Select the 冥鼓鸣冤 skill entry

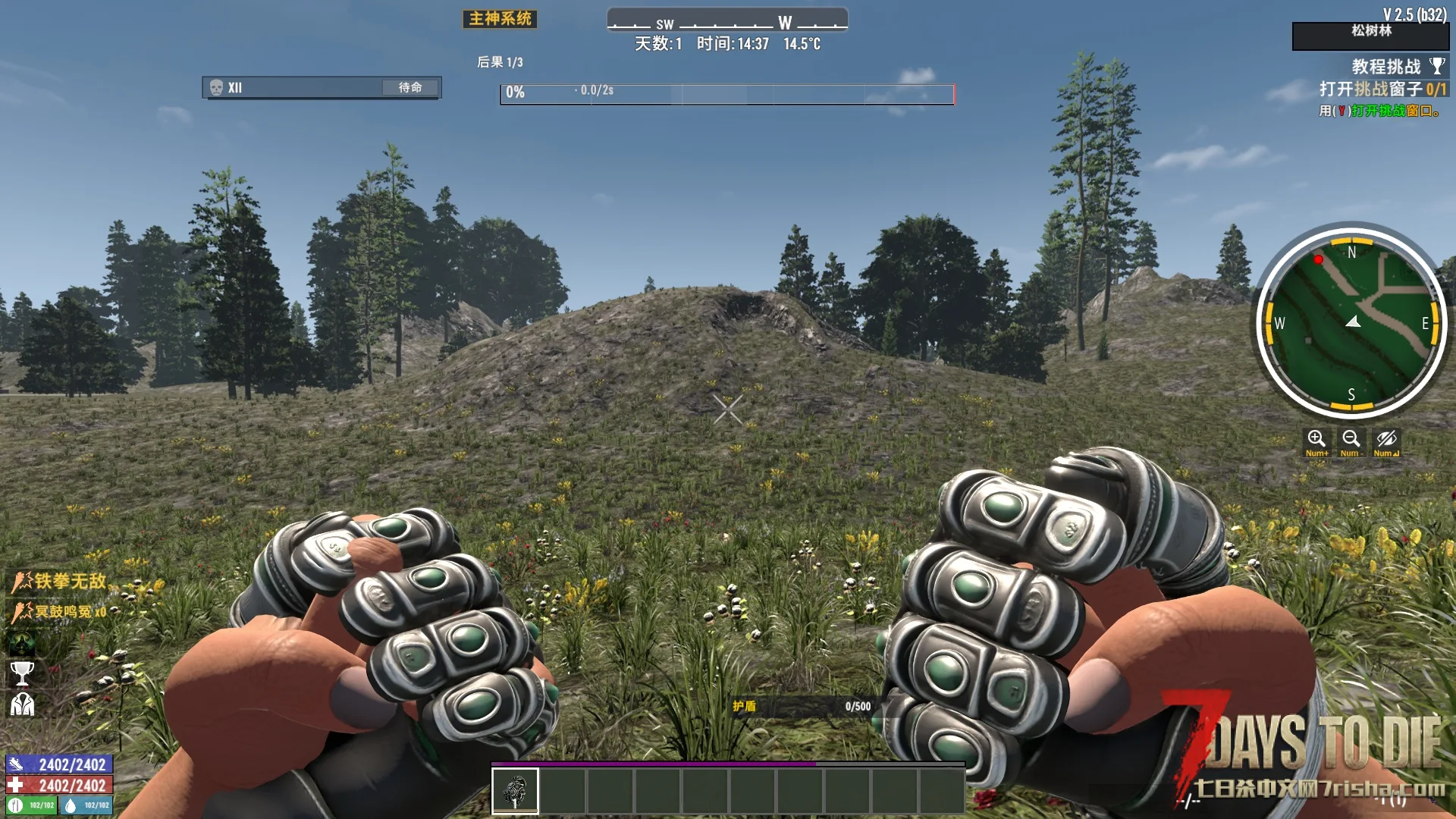pos(61,611)
